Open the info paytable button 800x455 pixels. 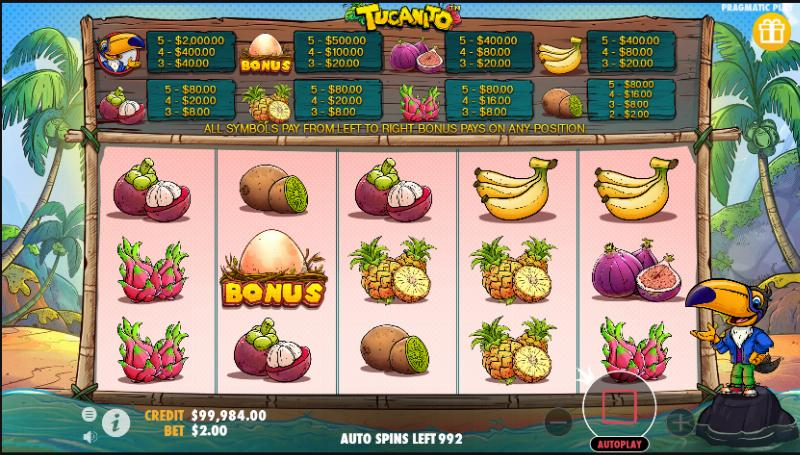click(x=116, y=423)
